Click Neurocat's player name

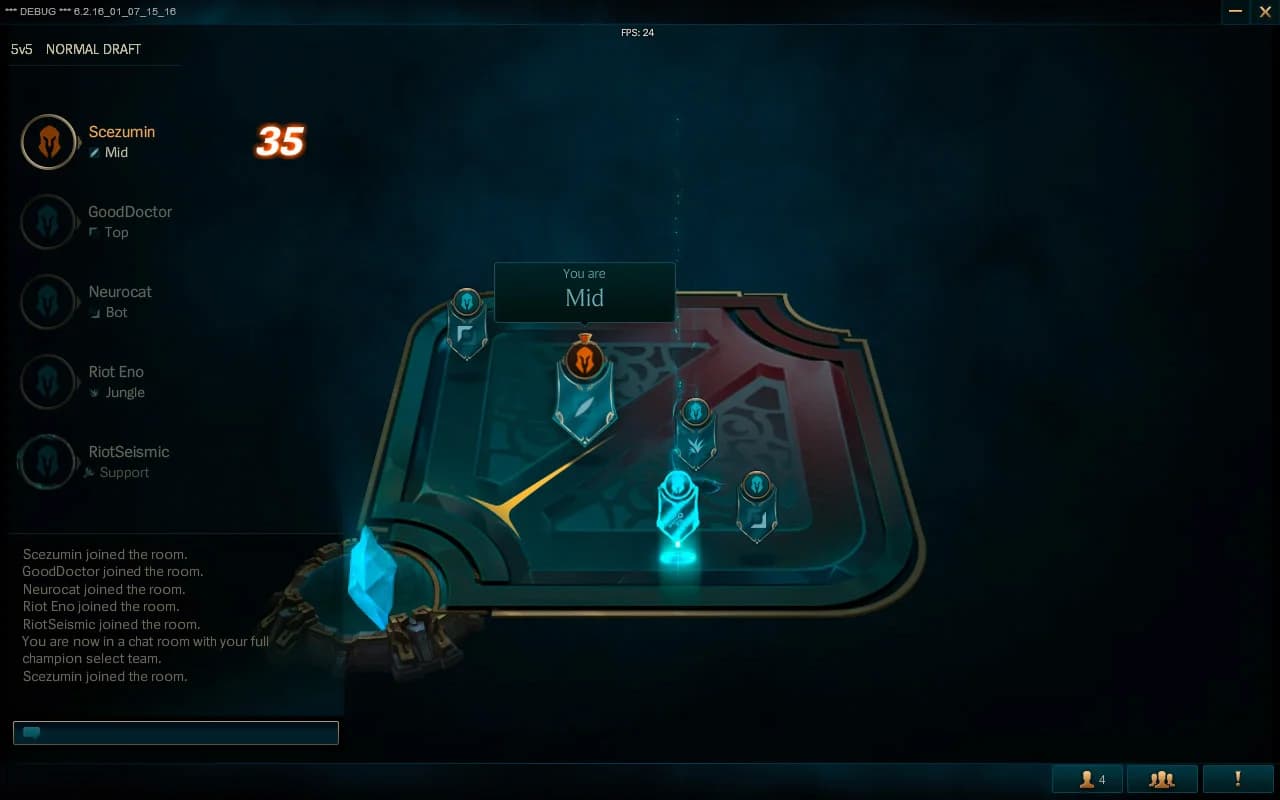click(x=120, y=291)
